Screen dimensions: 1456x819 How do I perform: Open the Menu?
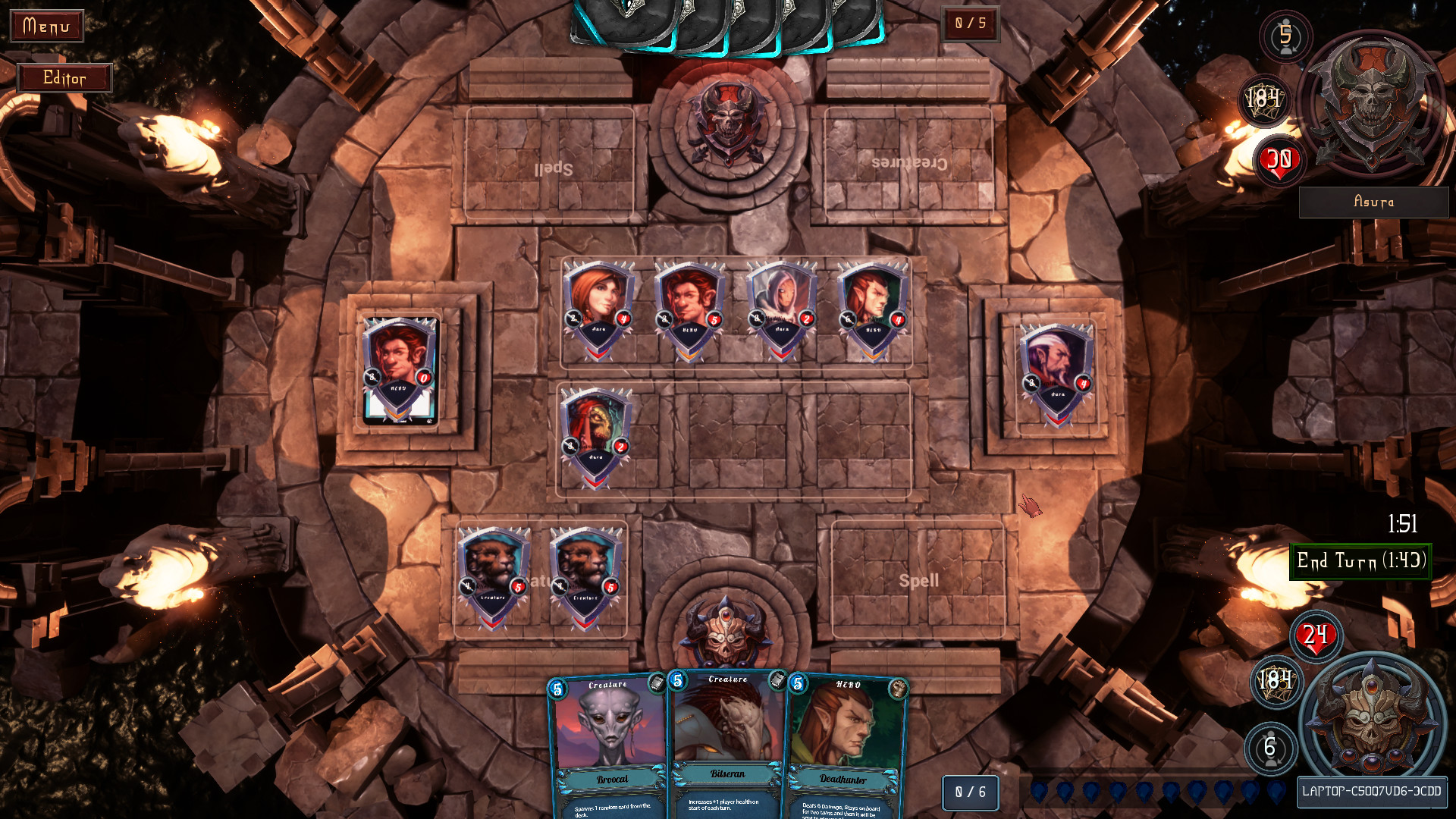(48, 26)
